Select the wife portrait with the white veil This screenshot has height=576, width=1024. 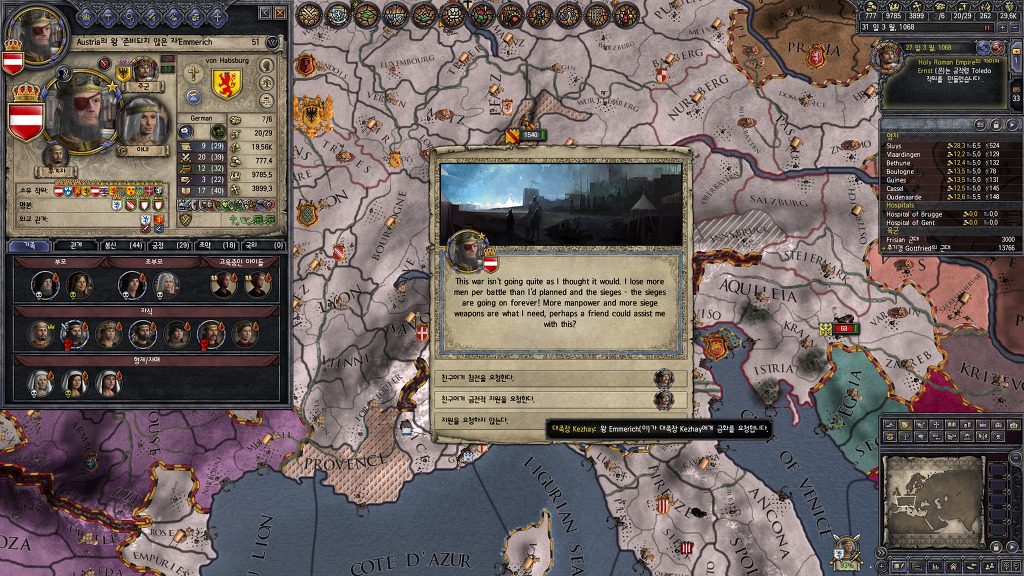(x=143, y=120)
